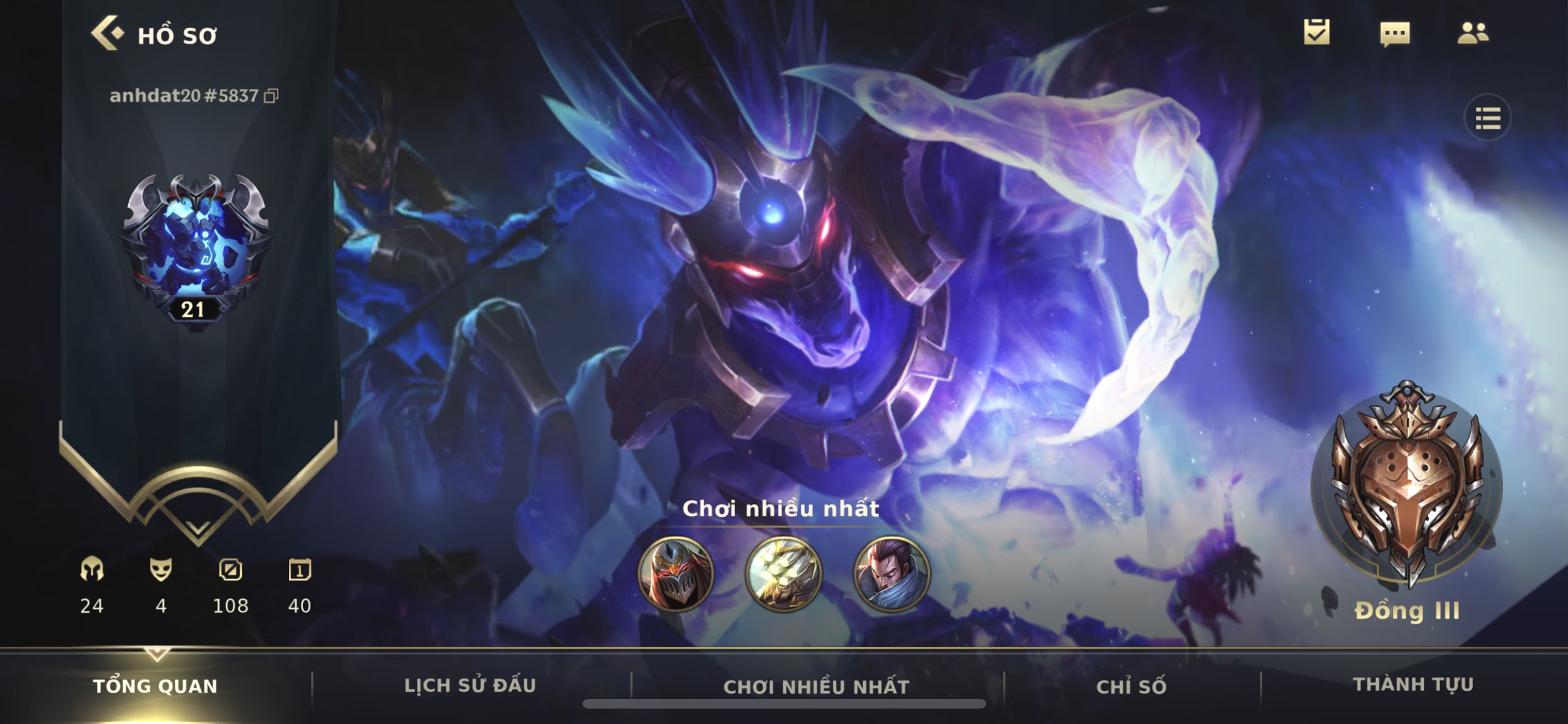The height and width of the screenshot is (724, 1568).
Task: Open the friends list icon
Action: point(1473,33)
